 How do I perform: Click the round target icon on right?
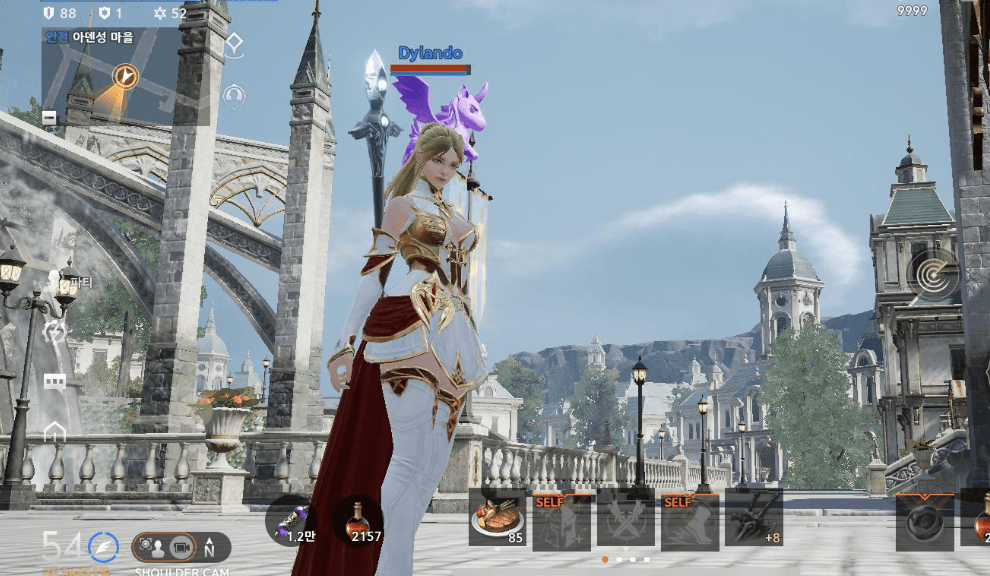[933, 272]
